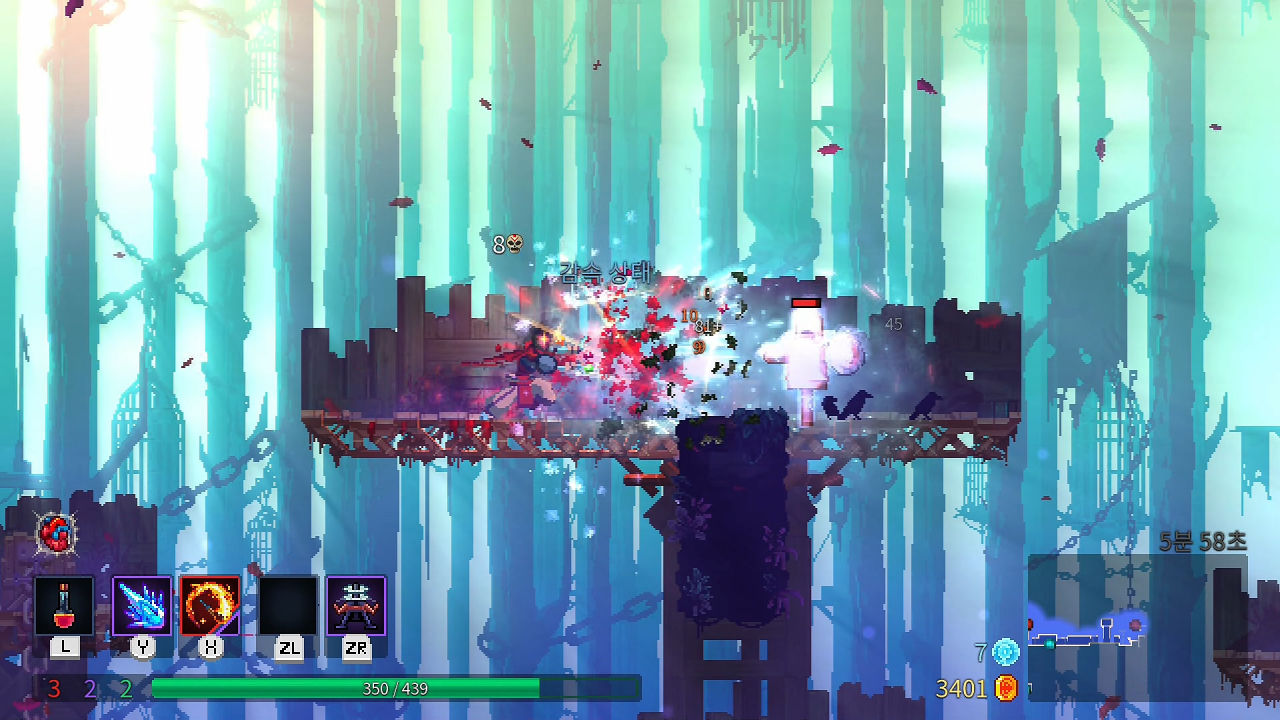This screenshot has width=1280, height=720.
Task: Click the gold coin icon beside 3401
Action: [x=1006, y=690]
